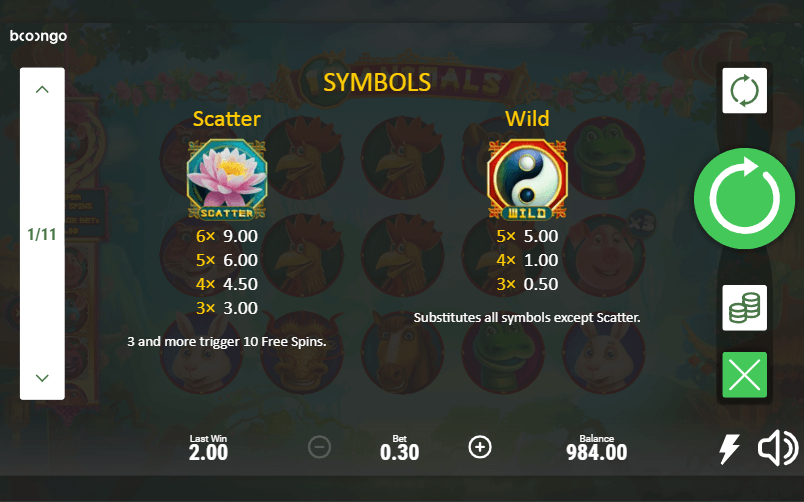Spin the reels with the green button
The width and height of the screenshot is (804, 502).
pos(744,199)
